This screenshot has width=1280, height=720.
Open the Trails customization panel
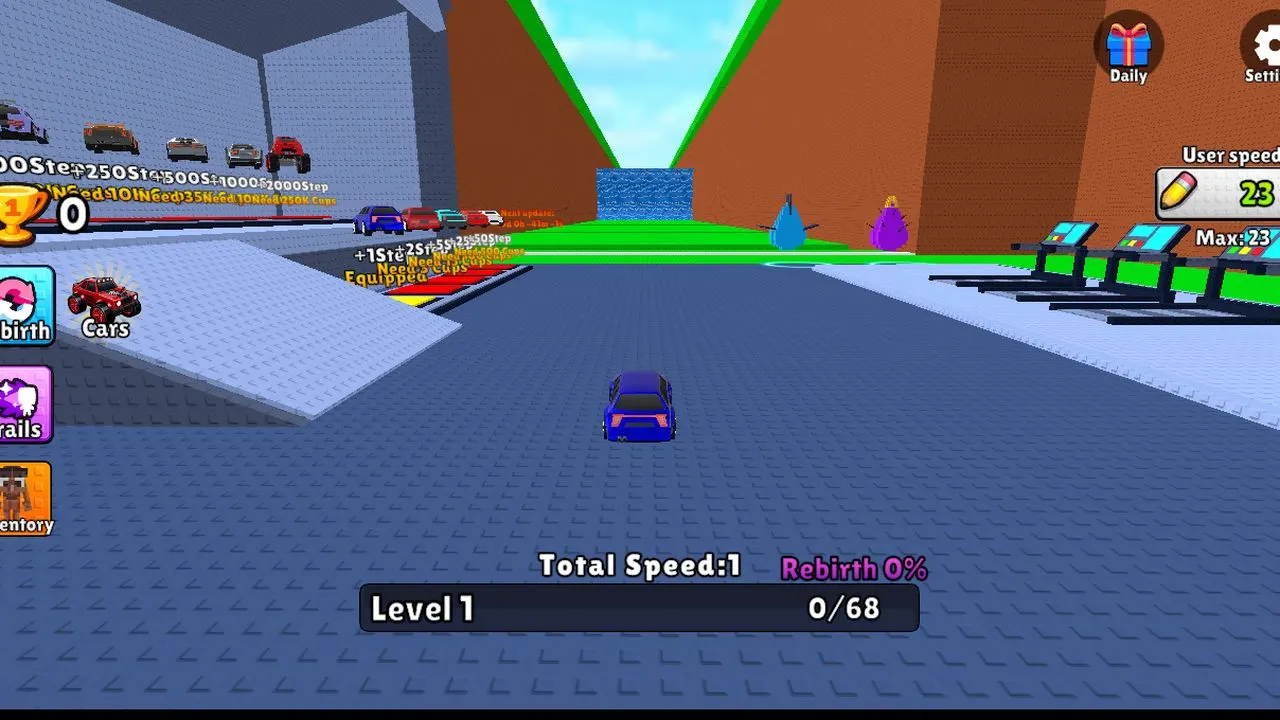coord(20,400)
